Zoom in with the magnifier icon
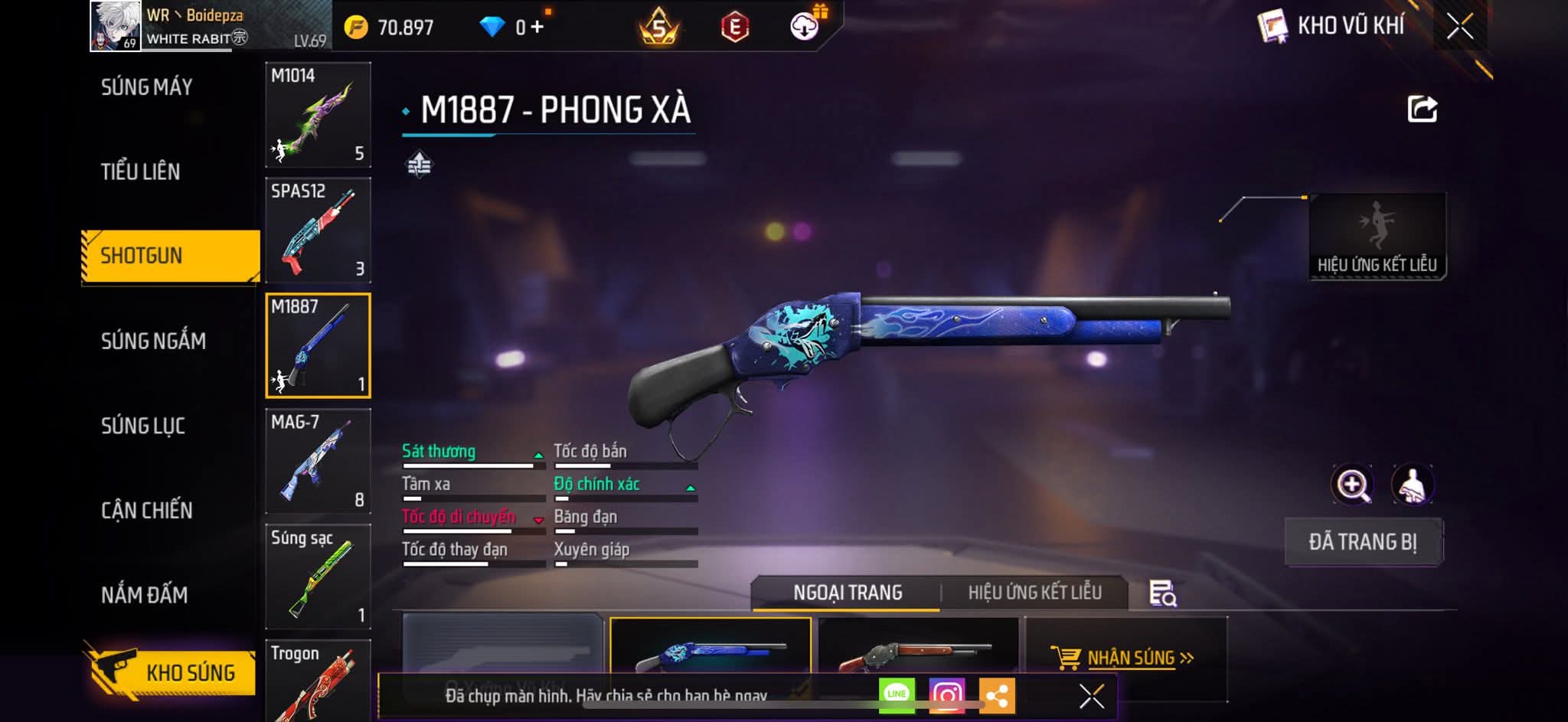The width and height of the screenshot is (1568, 722). tap(1352, 485)
